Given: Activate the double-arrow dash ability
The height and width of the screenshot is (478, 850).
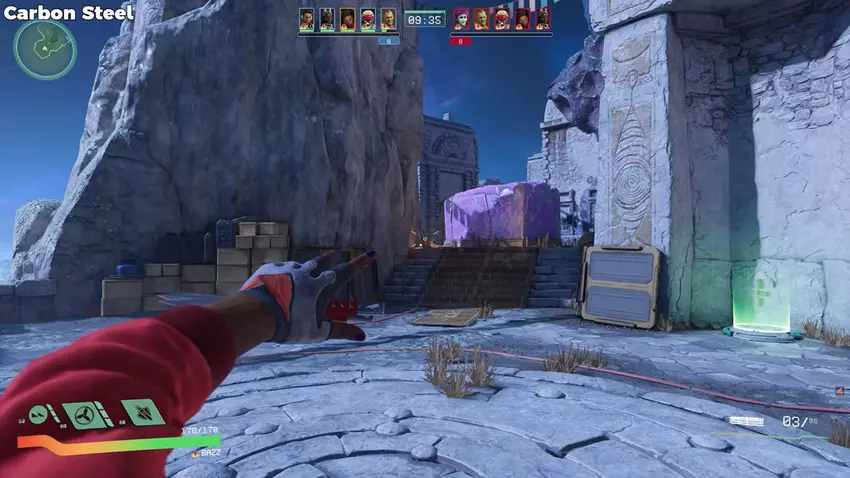Looking at the screenshot, I should coord(39,414).
